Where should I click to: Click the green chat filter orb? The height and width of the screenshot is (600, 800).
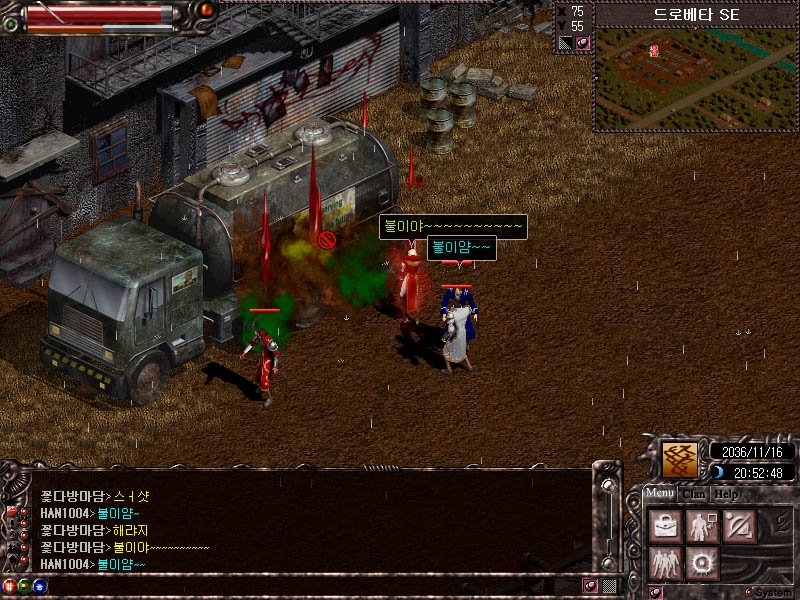point(24,585)
